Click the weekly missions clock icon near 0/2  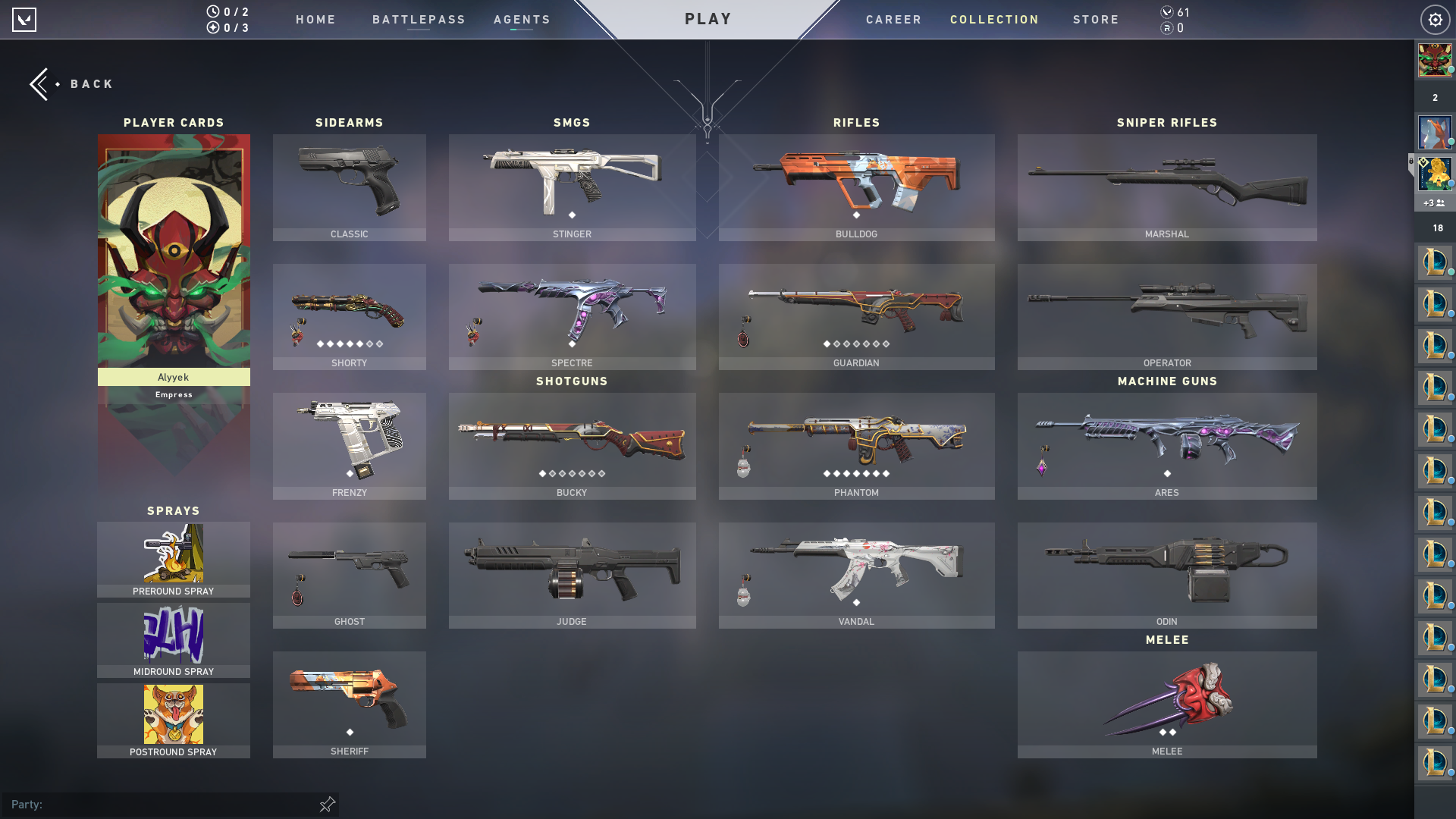212,13
